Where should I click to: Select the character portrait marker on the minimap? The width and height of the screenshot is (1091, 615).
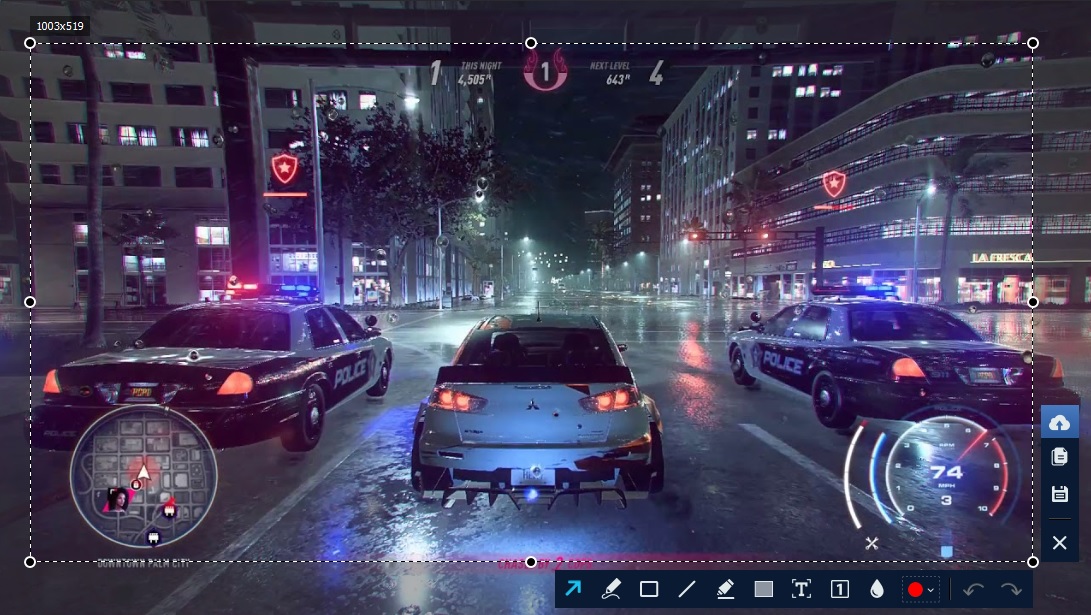coord(117,499)
